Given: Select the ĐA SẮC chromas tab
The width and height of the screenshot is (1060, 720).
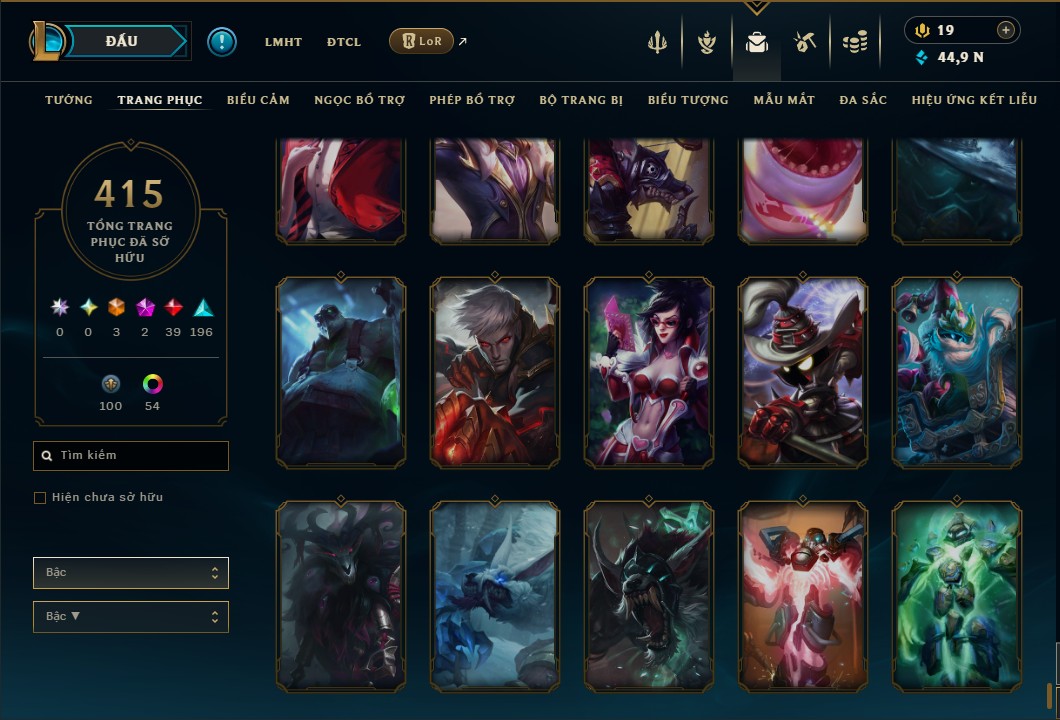Looking at the screenshot, I should coord(863,100).
